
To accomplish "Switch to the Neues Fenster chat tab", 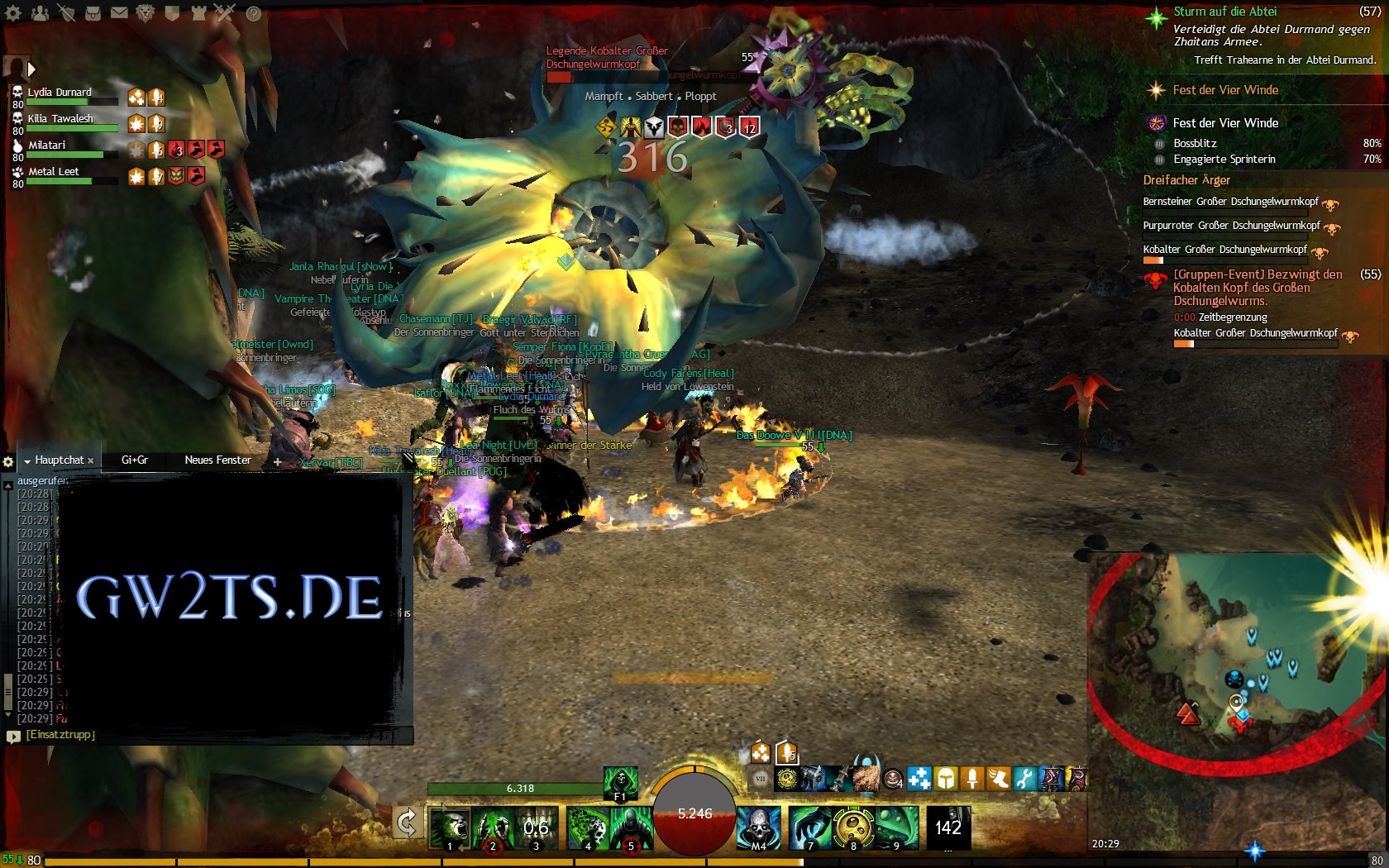I will pyautogui.click(x=217, y=460).
